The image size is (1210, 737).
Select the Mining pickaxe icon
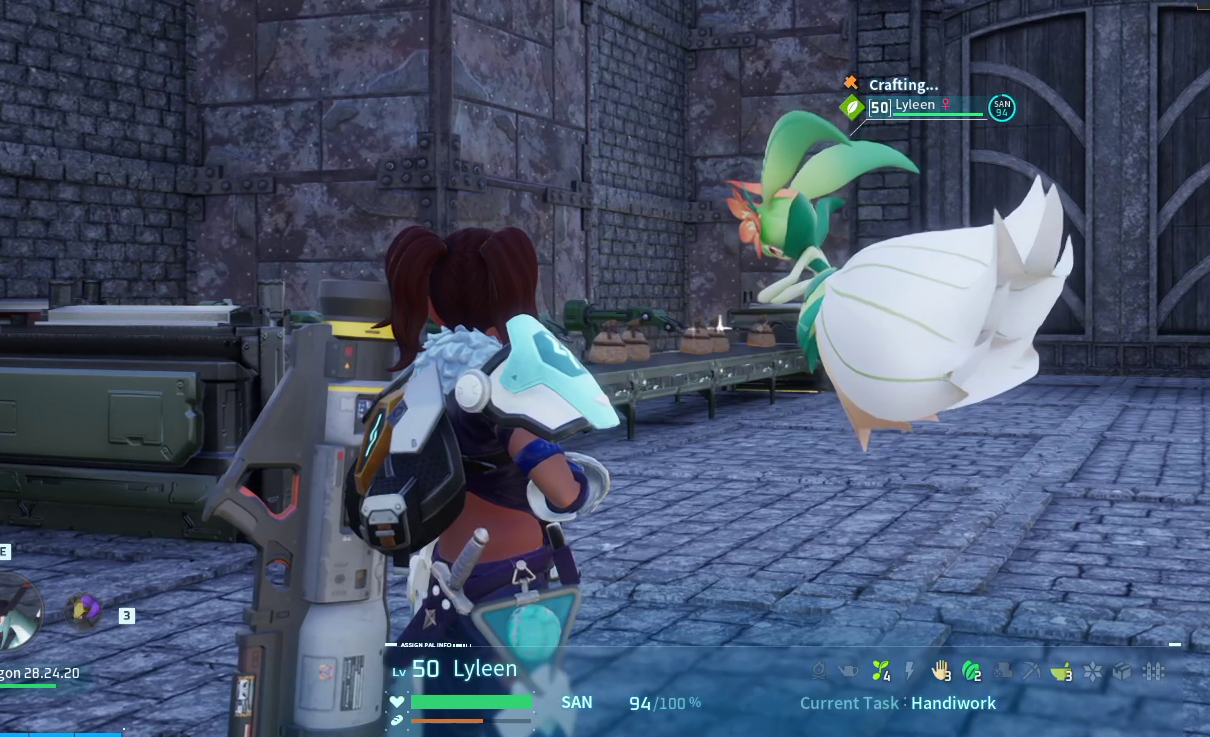(x=1031, y=671)
